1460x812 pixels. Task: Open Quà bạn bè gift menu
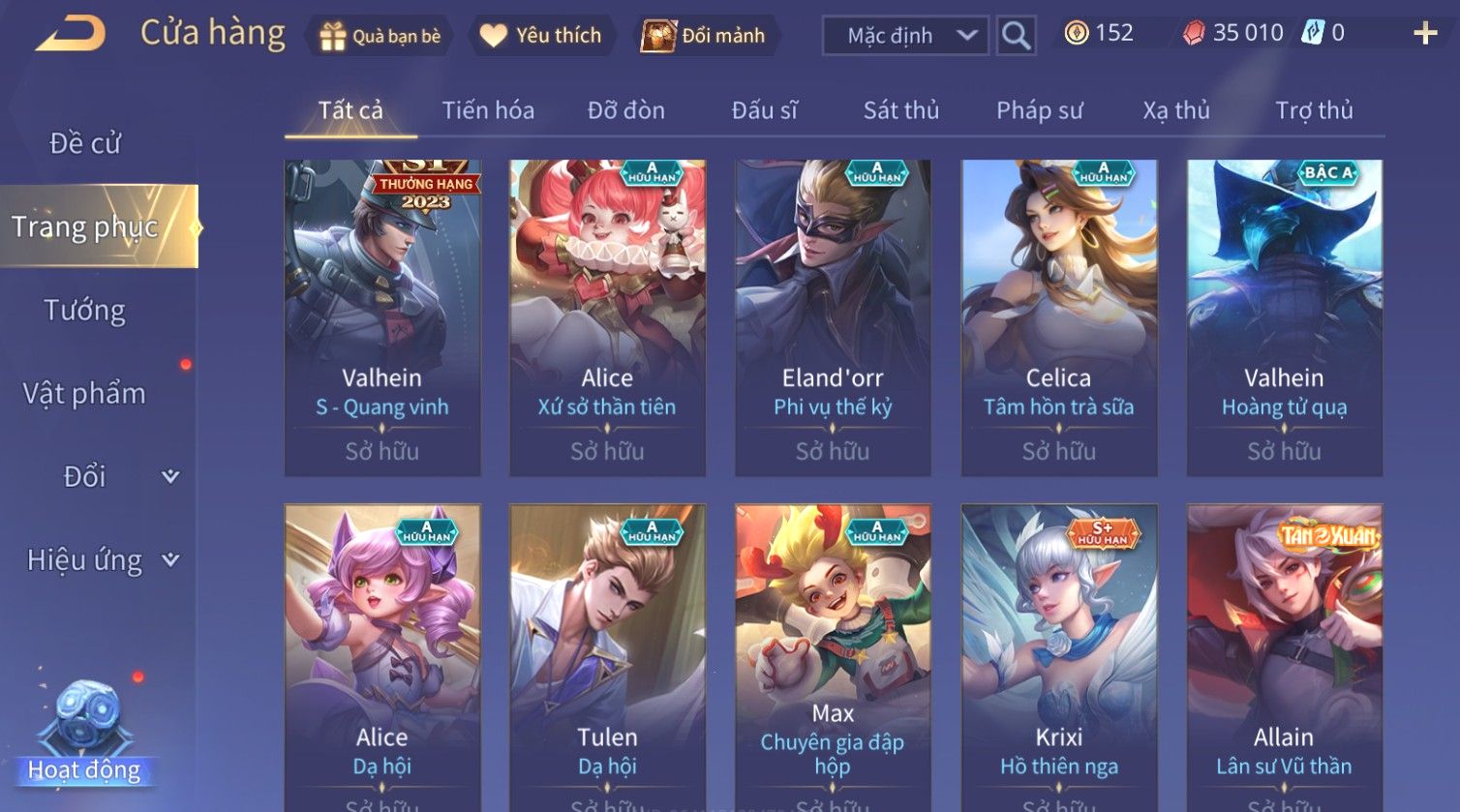click(380, 36)
